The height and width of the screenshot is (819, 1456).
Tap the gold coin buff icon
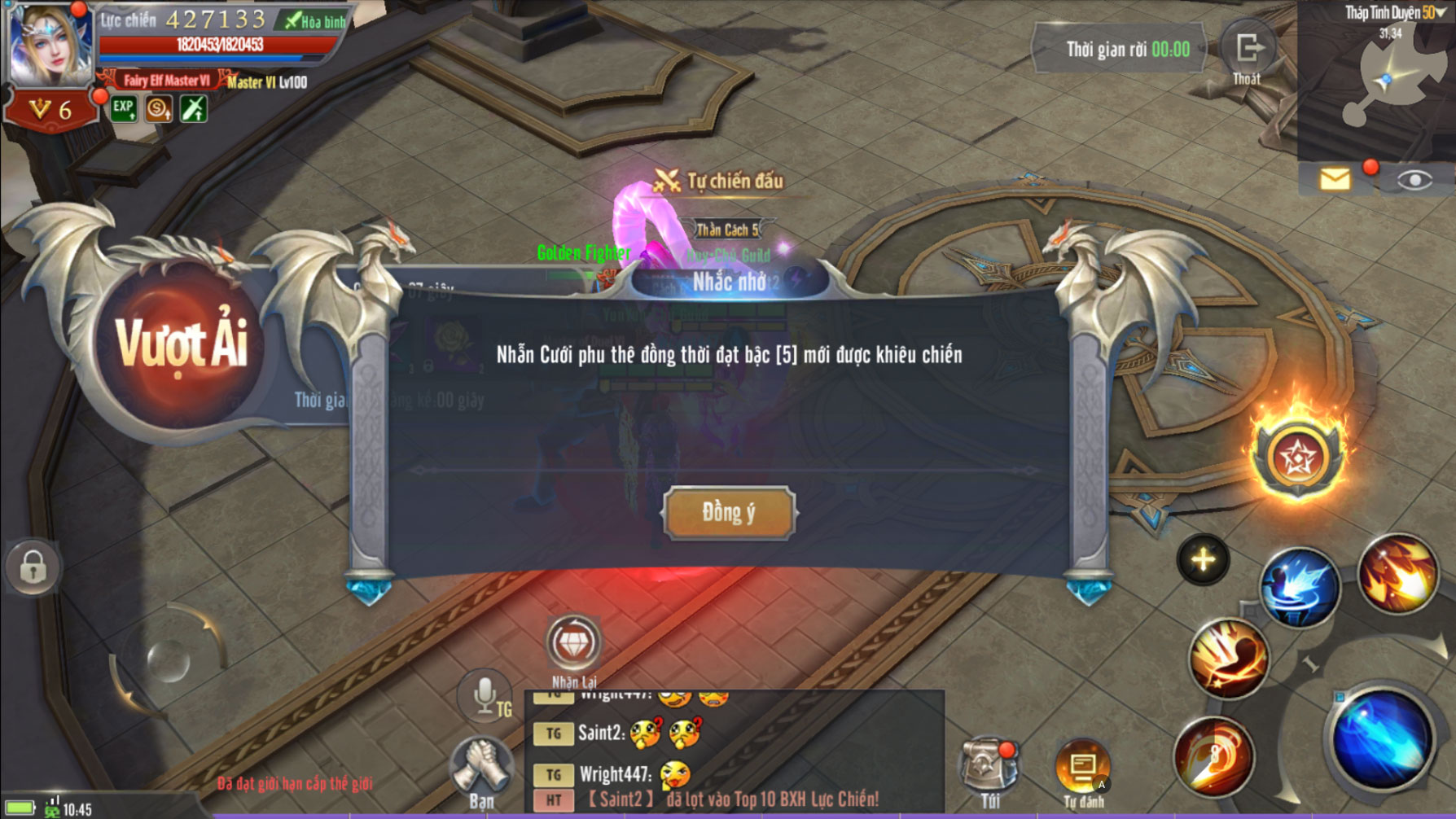click(159, 108)
